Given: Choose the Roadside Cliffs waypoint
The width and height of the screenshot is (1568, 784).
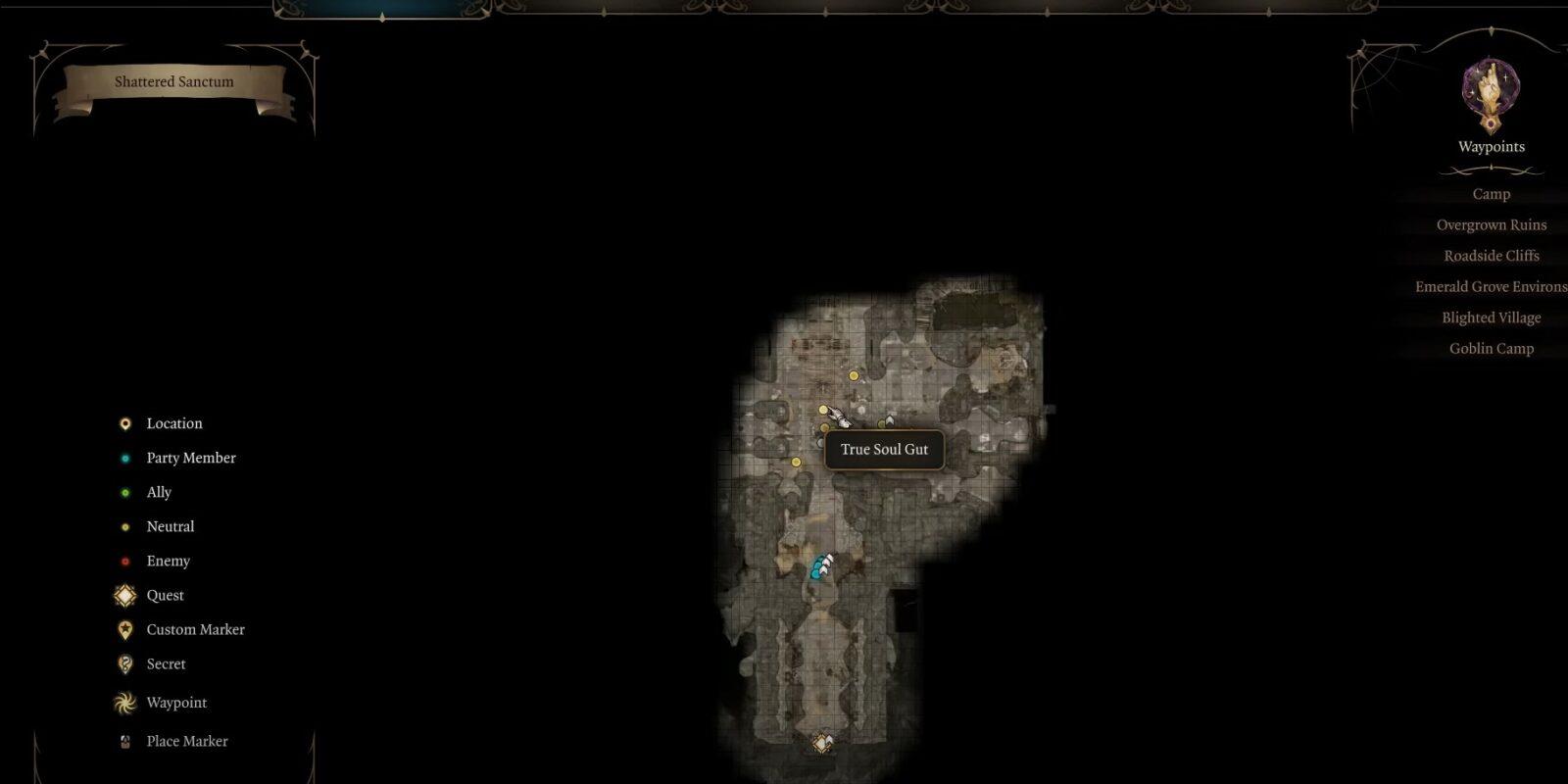Looking at the screenshot, I should 1491,256.
